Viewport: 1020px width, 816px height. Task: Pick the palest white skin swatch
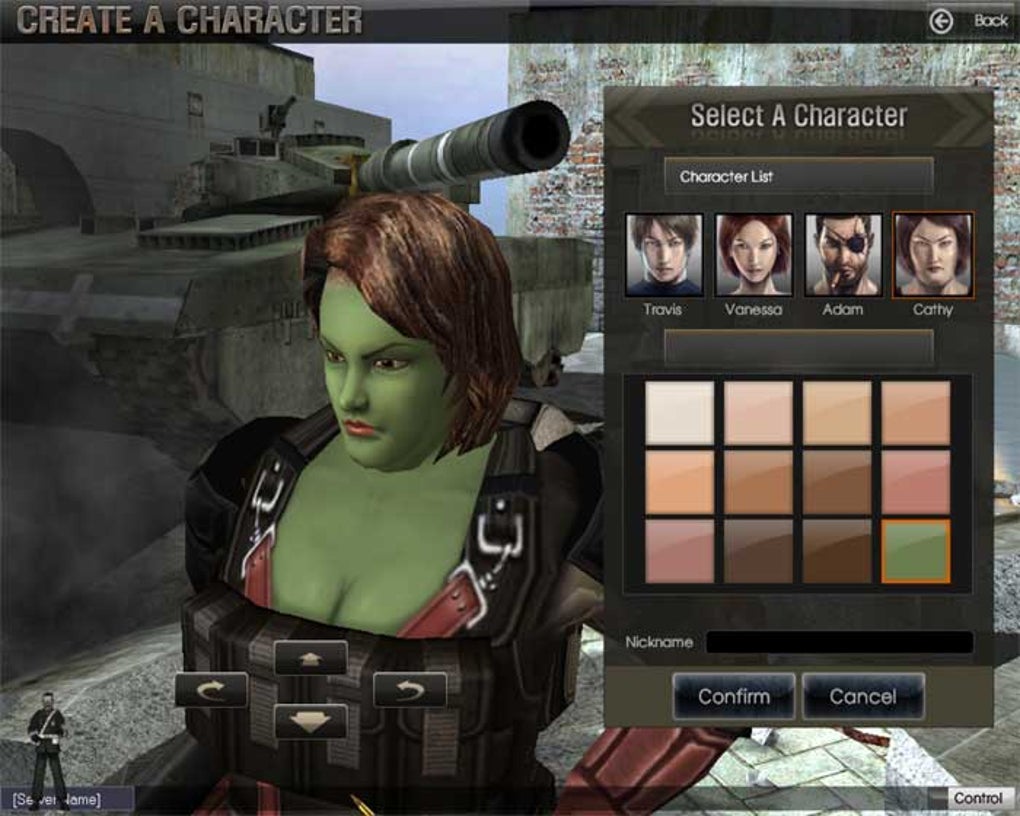(680, 413)
